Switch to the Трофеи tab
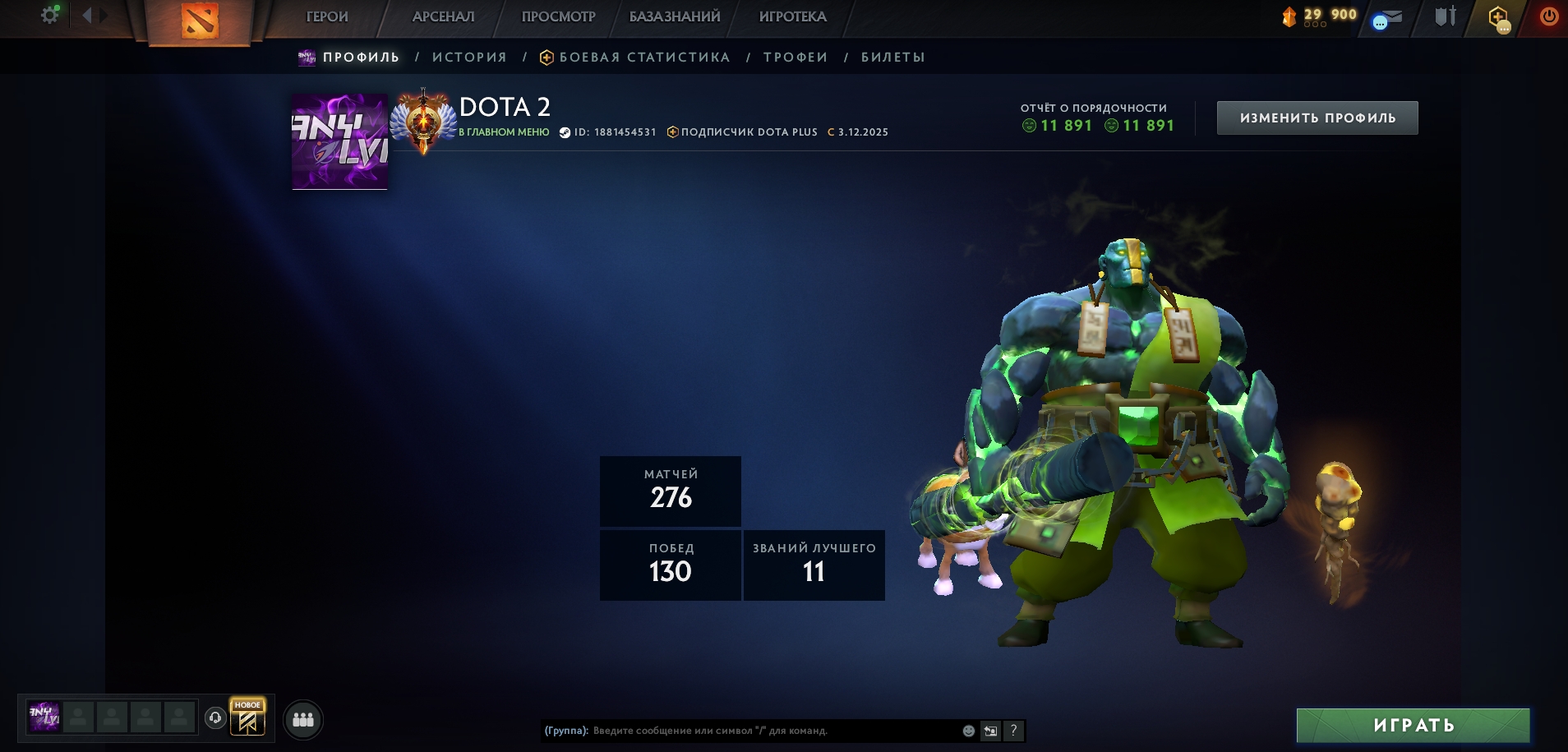This screenshot has height=752, width=1568. click(x=795, y=58)
